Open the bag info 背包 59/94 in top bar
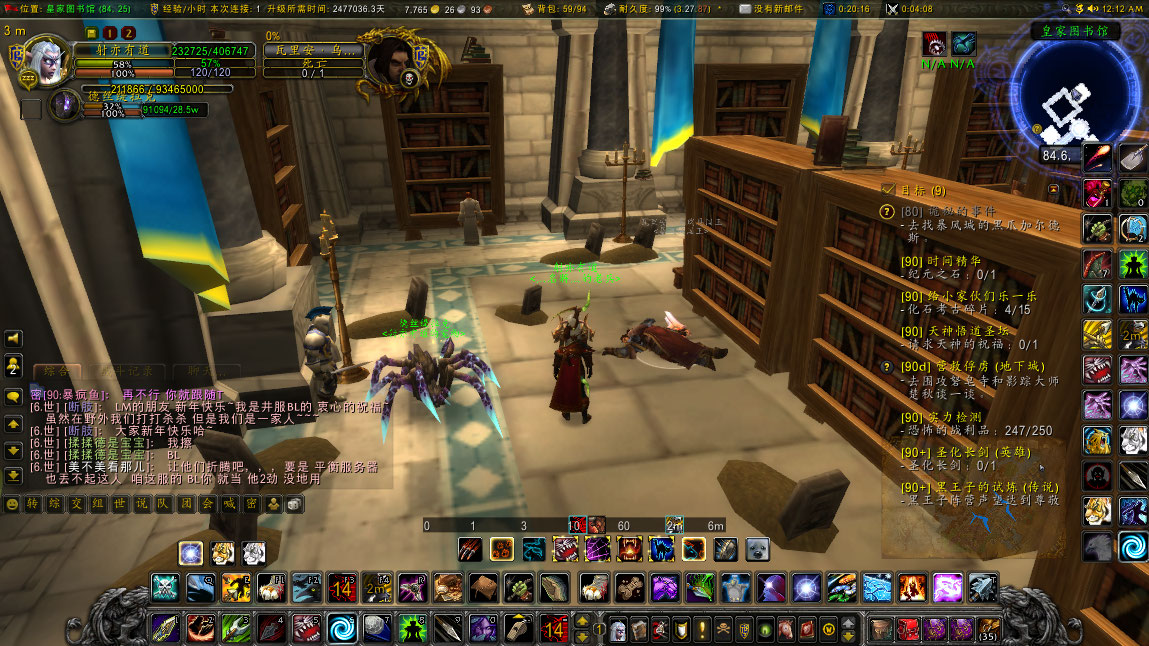The height and width of the screenshot is (646, 1149). [x=560, y=8]
